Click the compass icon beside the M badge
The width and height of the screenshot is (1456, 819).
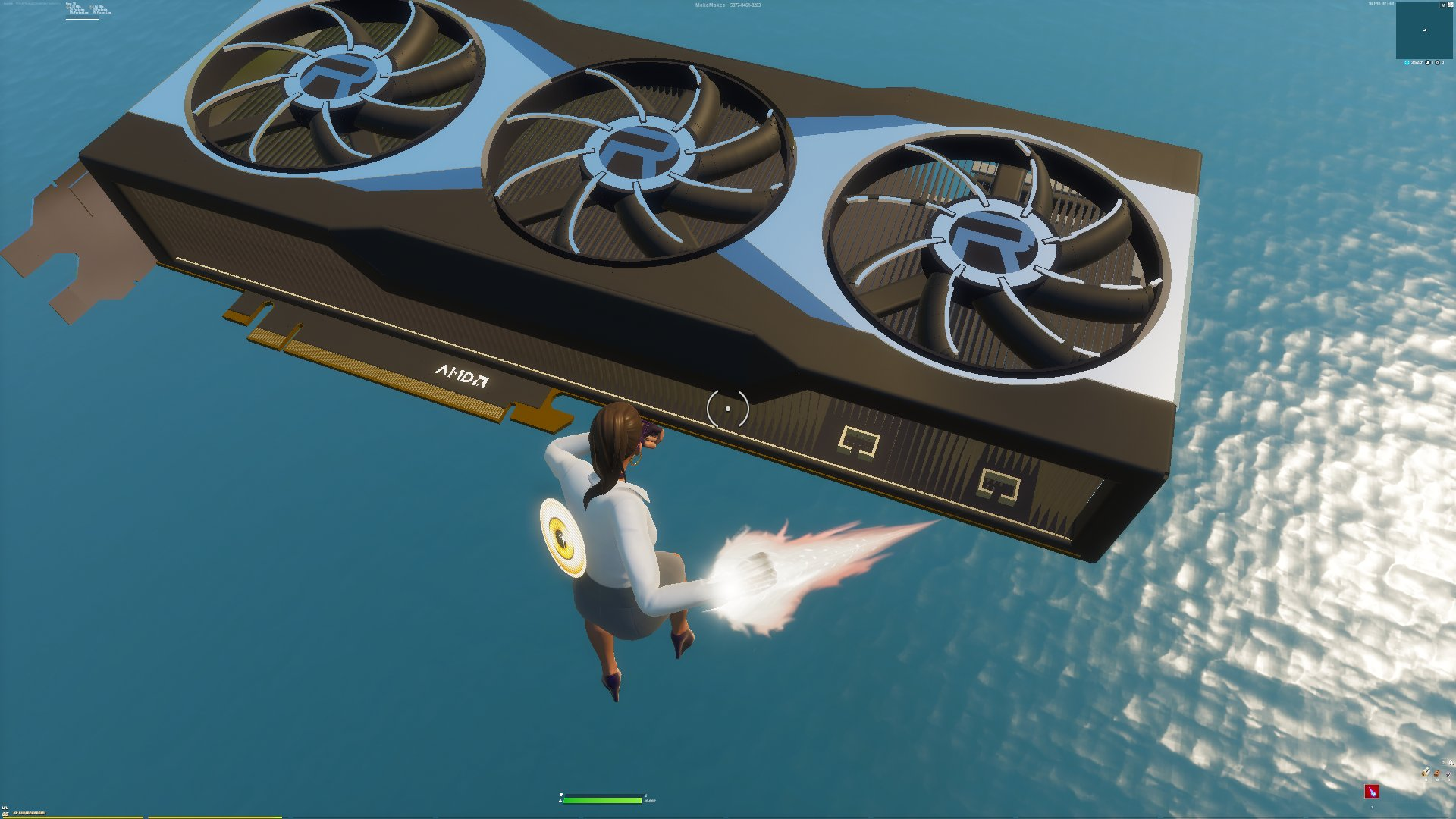click(1451, 5)
